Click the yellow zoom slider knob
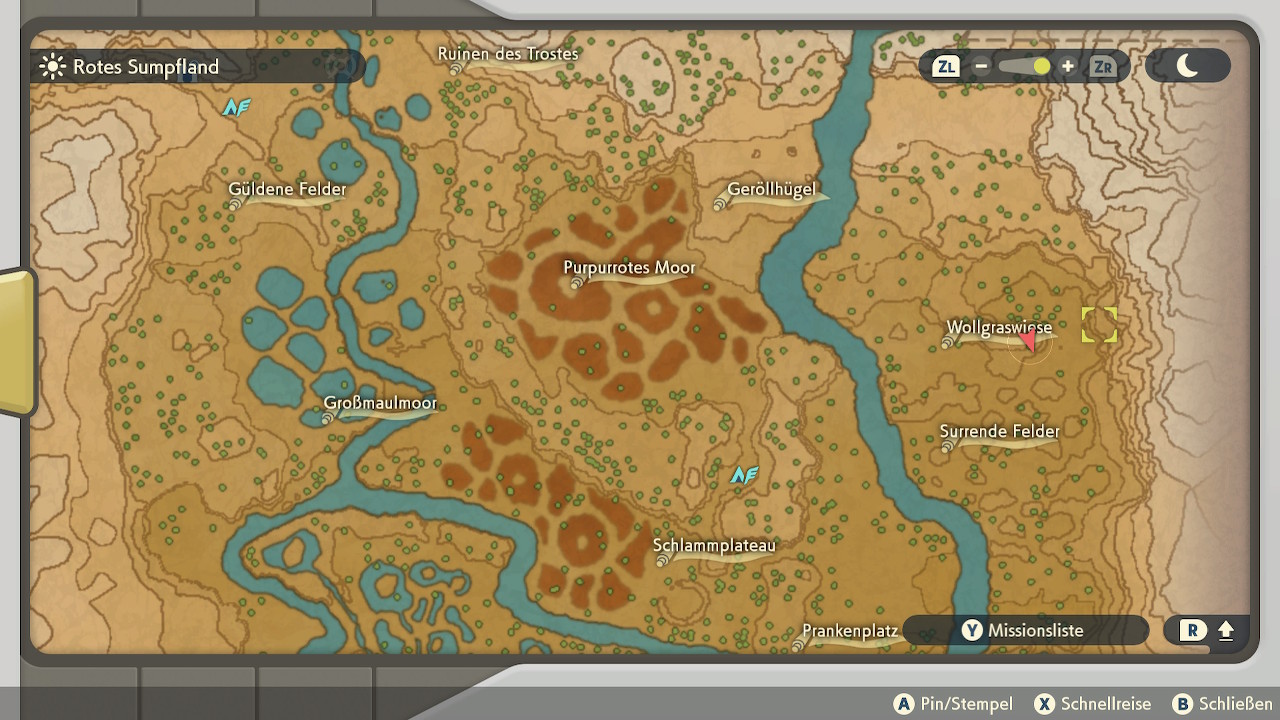This screenshot has width=1280, height=720. tap(1042, 67)
